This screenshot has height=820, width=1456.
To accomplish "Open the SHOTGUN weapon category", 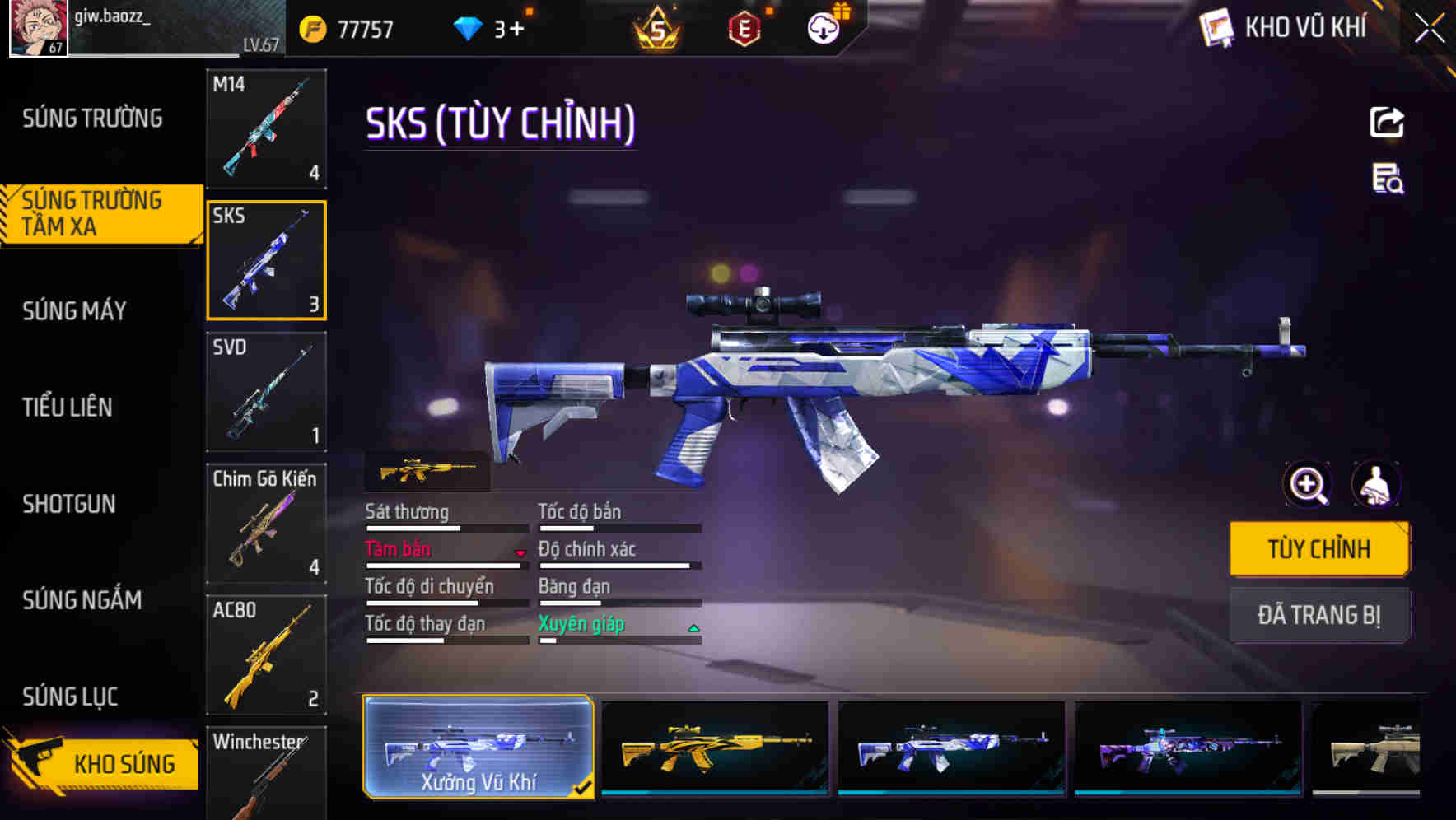I will coord(70,504).
